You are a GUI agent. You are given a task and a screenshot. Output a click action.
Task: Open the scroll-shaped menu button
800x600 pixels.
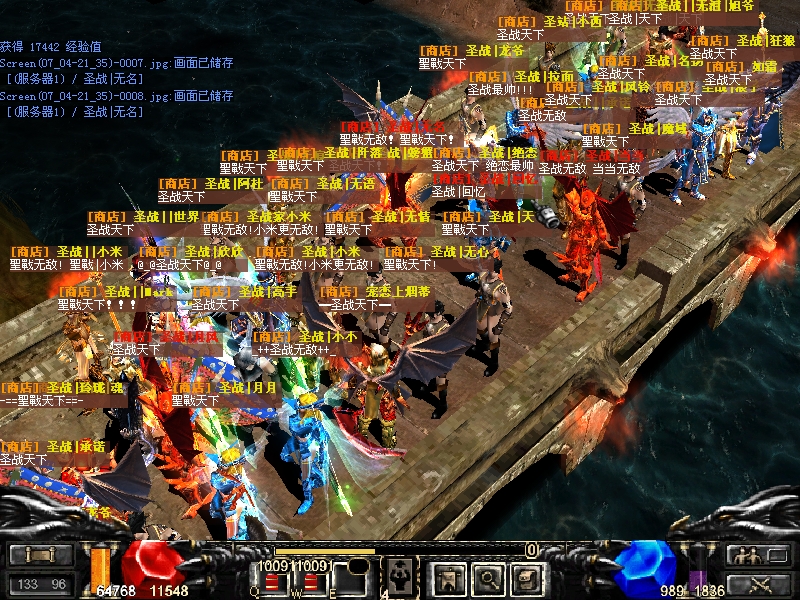(x=526, y=577)
